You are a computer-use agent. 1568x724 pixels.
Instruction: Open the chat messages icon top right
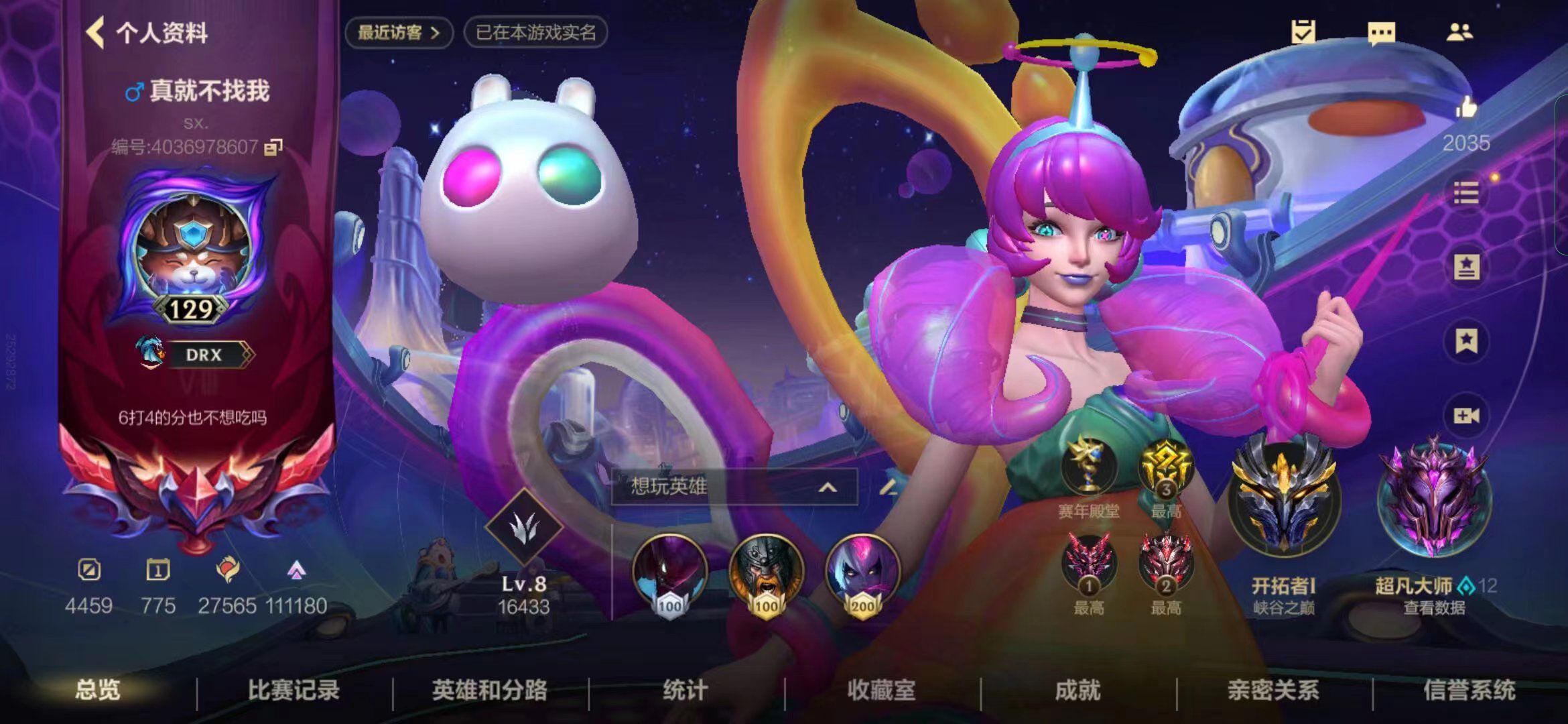click(x=1380, y=33)
